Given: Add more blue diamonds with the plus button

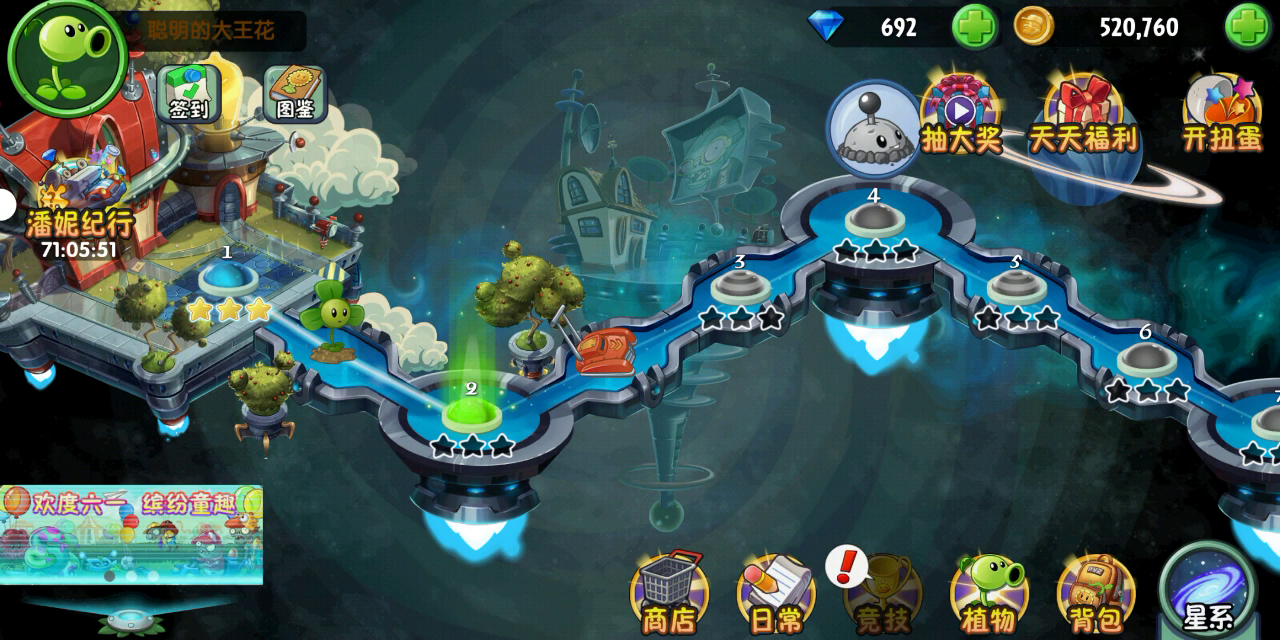Looking at the screenshot, I should [x=974, y=27].
